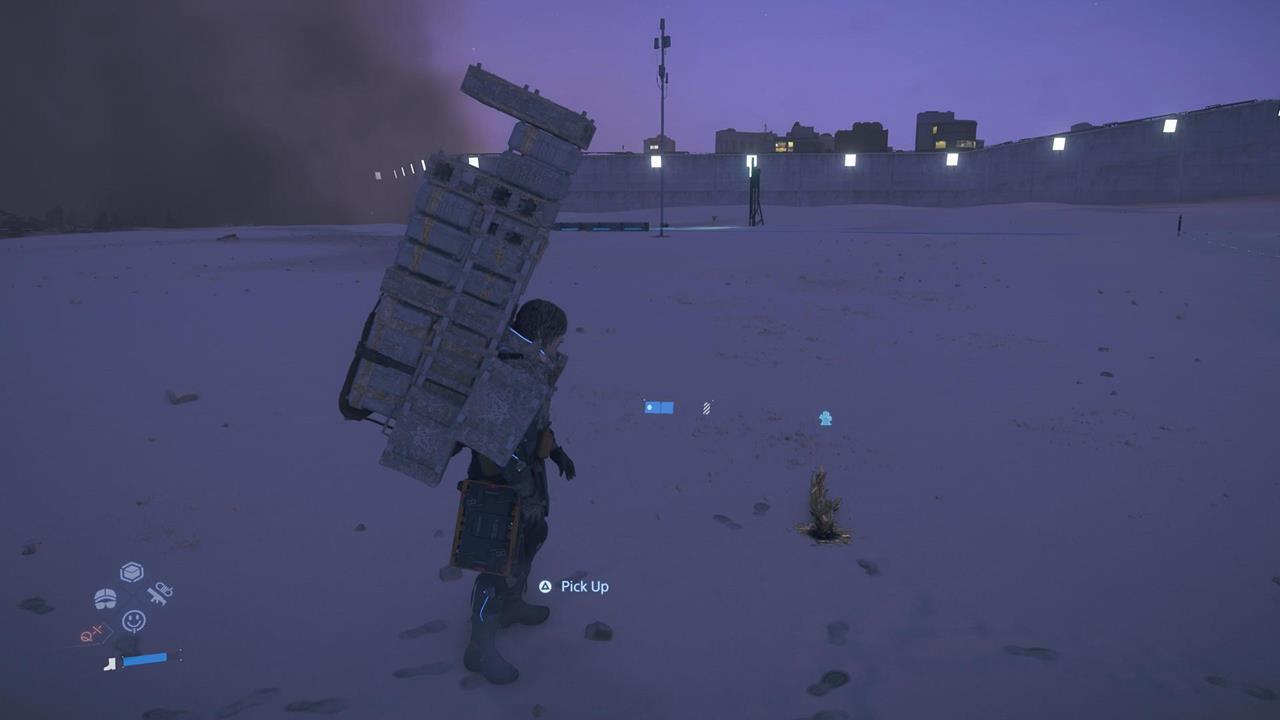Switch to the equipment quick menu section

click(104, 596)
